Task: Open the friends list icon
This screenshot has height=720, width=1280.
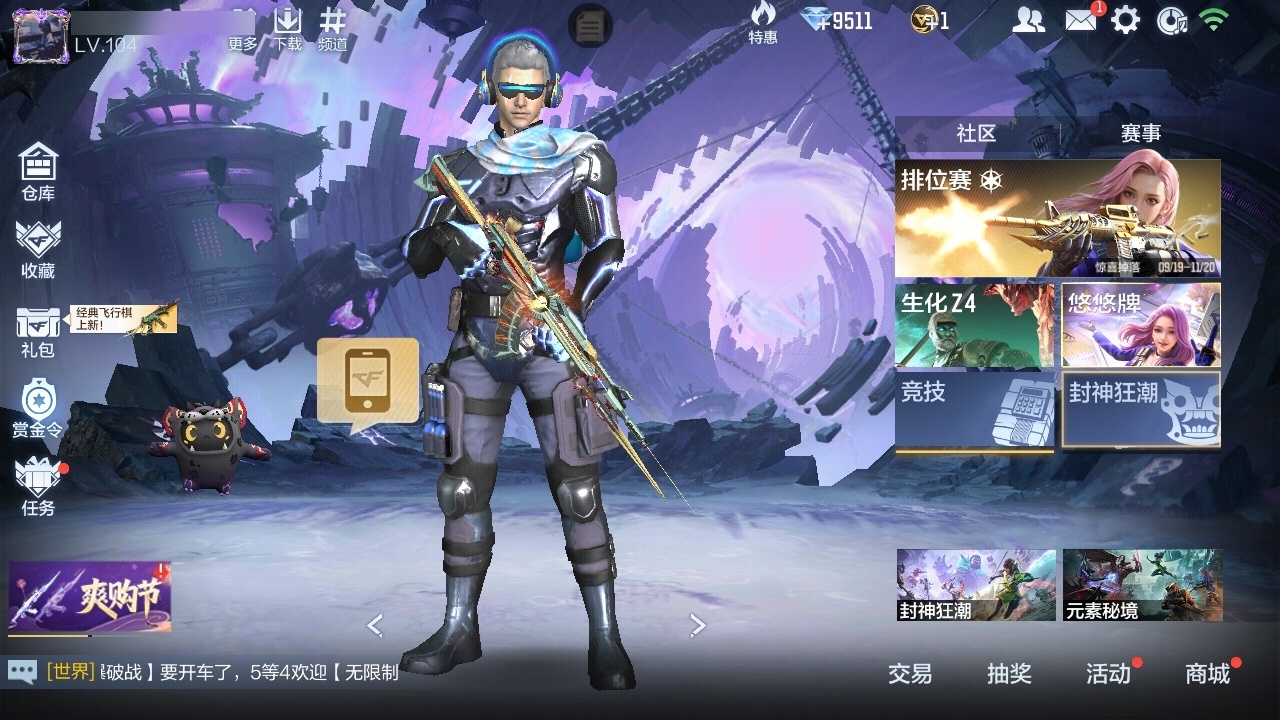Action: [1028, 20]
